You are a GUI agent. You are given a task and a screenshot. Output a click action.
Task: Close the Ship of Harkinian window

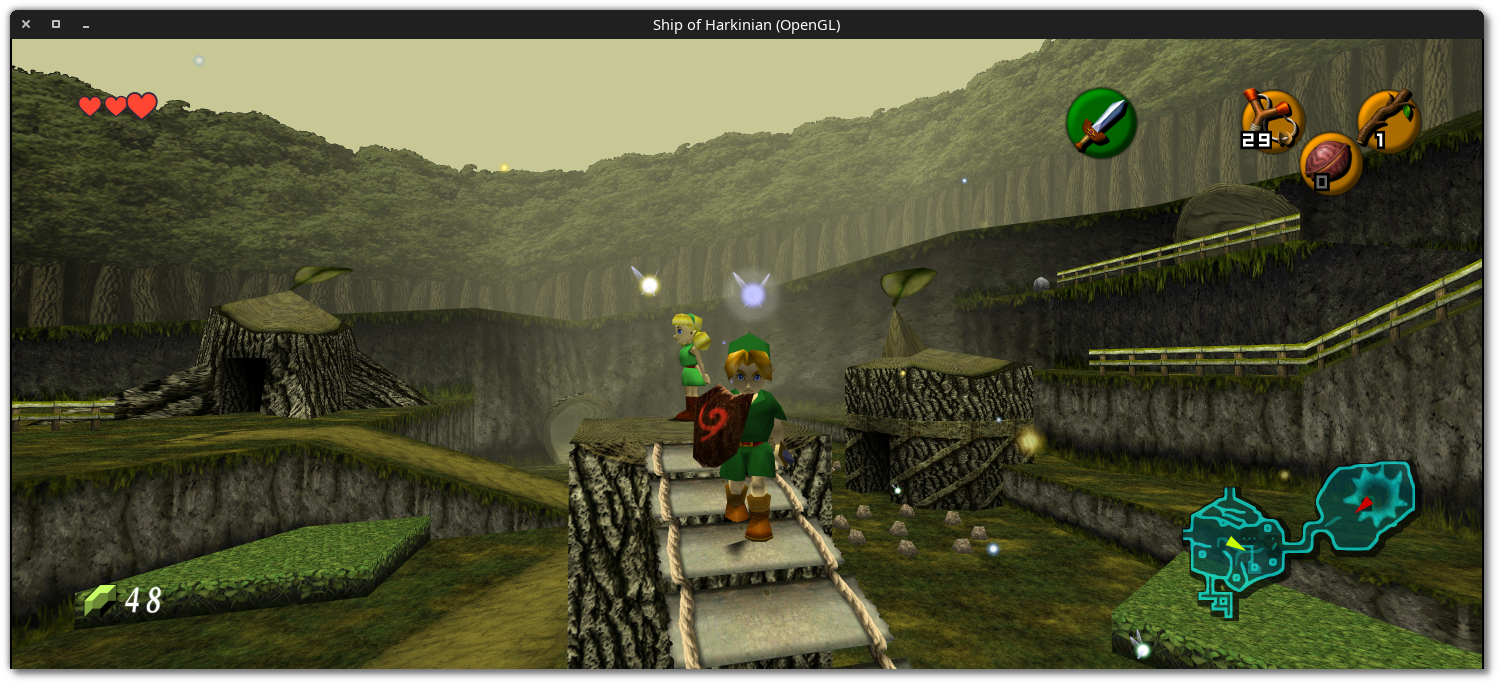click(26, 24)
